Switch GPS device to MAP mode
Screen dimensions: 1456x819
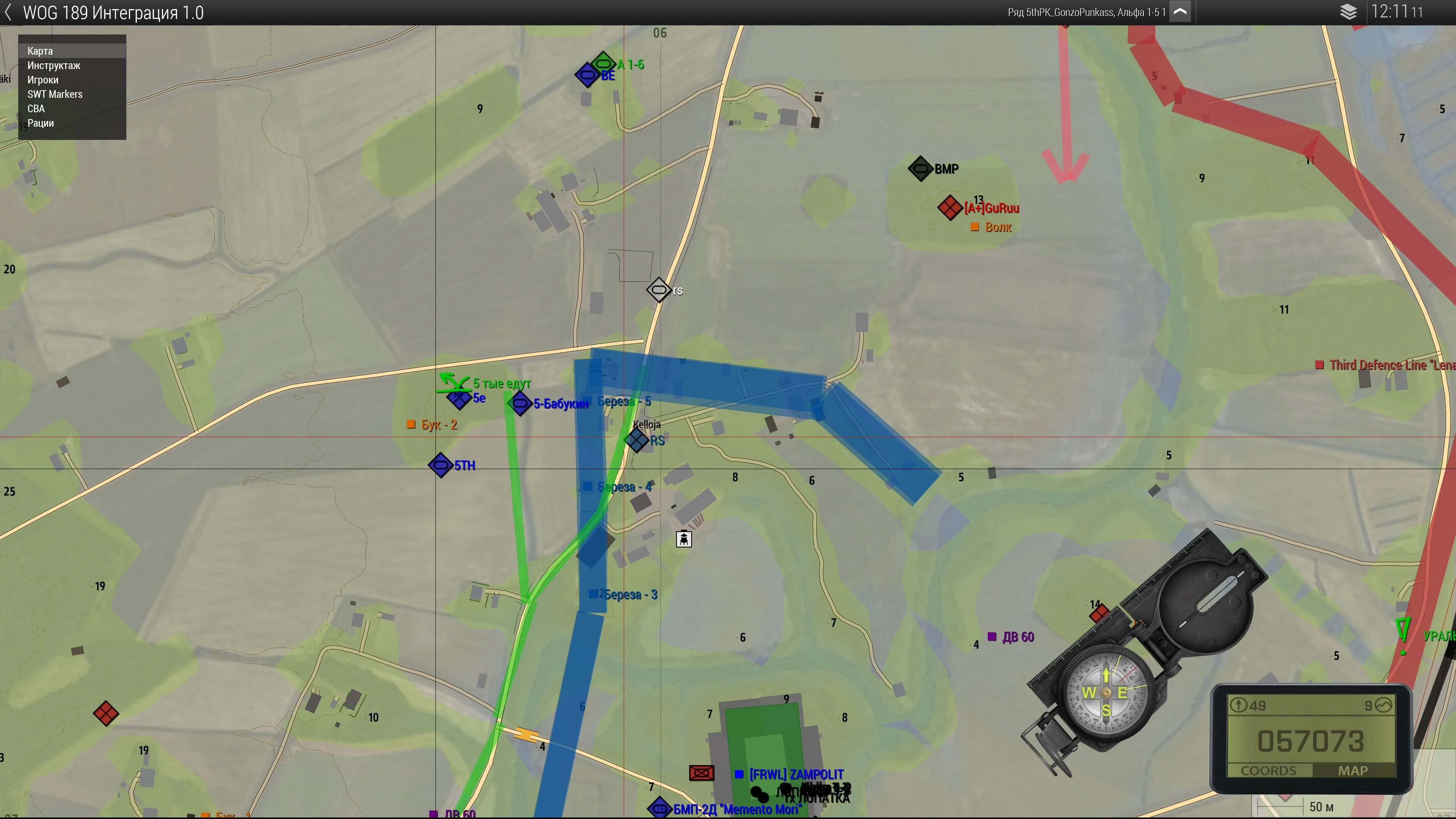point(1352,770)
